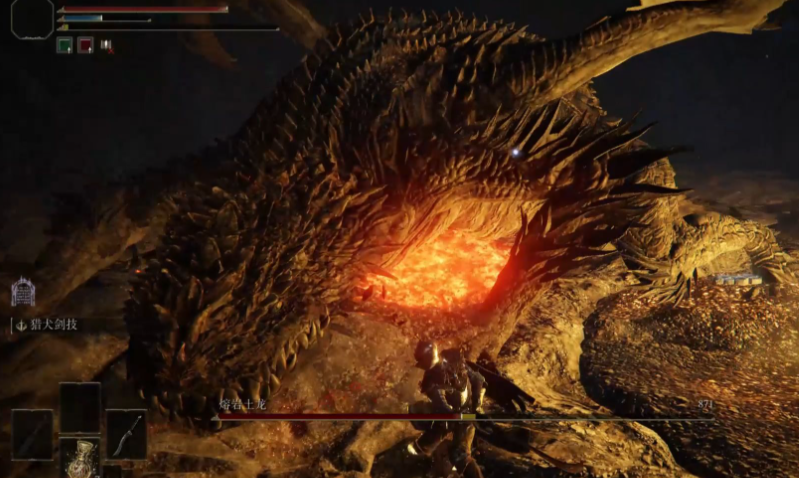Click the octagonal compass frame

click(x=32, y=19)
